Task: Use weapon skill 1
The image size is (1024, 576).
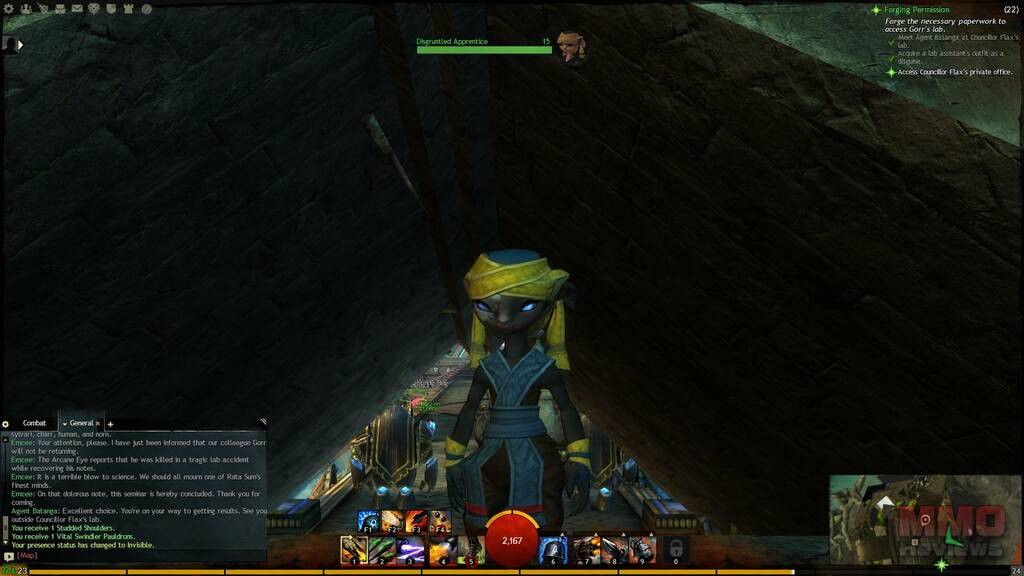Action: pyautogui.click(x=353, y=550)
